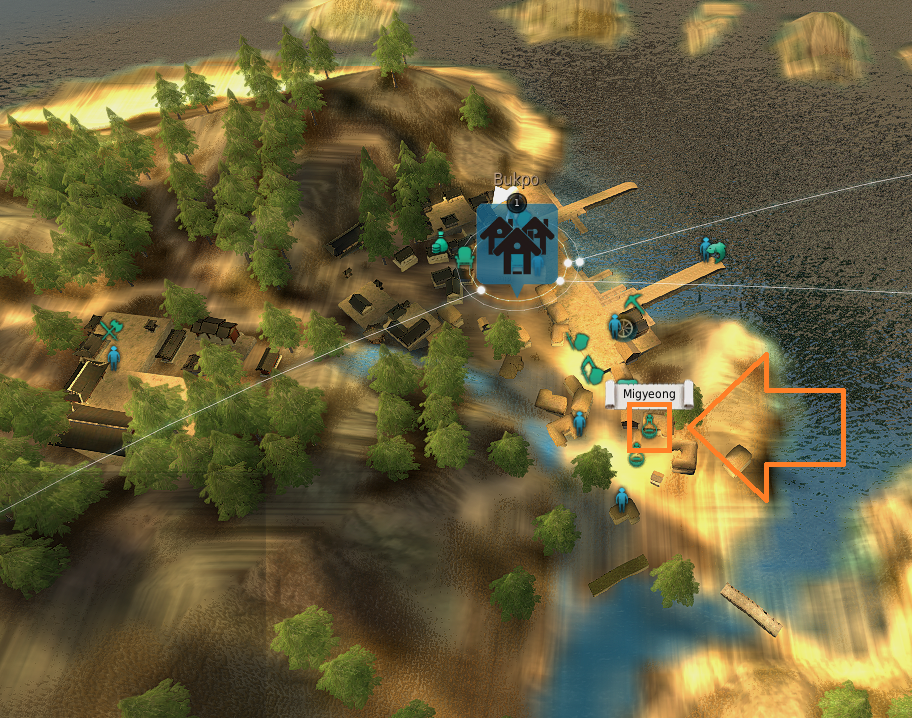Click the green money bag icon
Viewport: 912px width, 718px height.
[439, 241]
